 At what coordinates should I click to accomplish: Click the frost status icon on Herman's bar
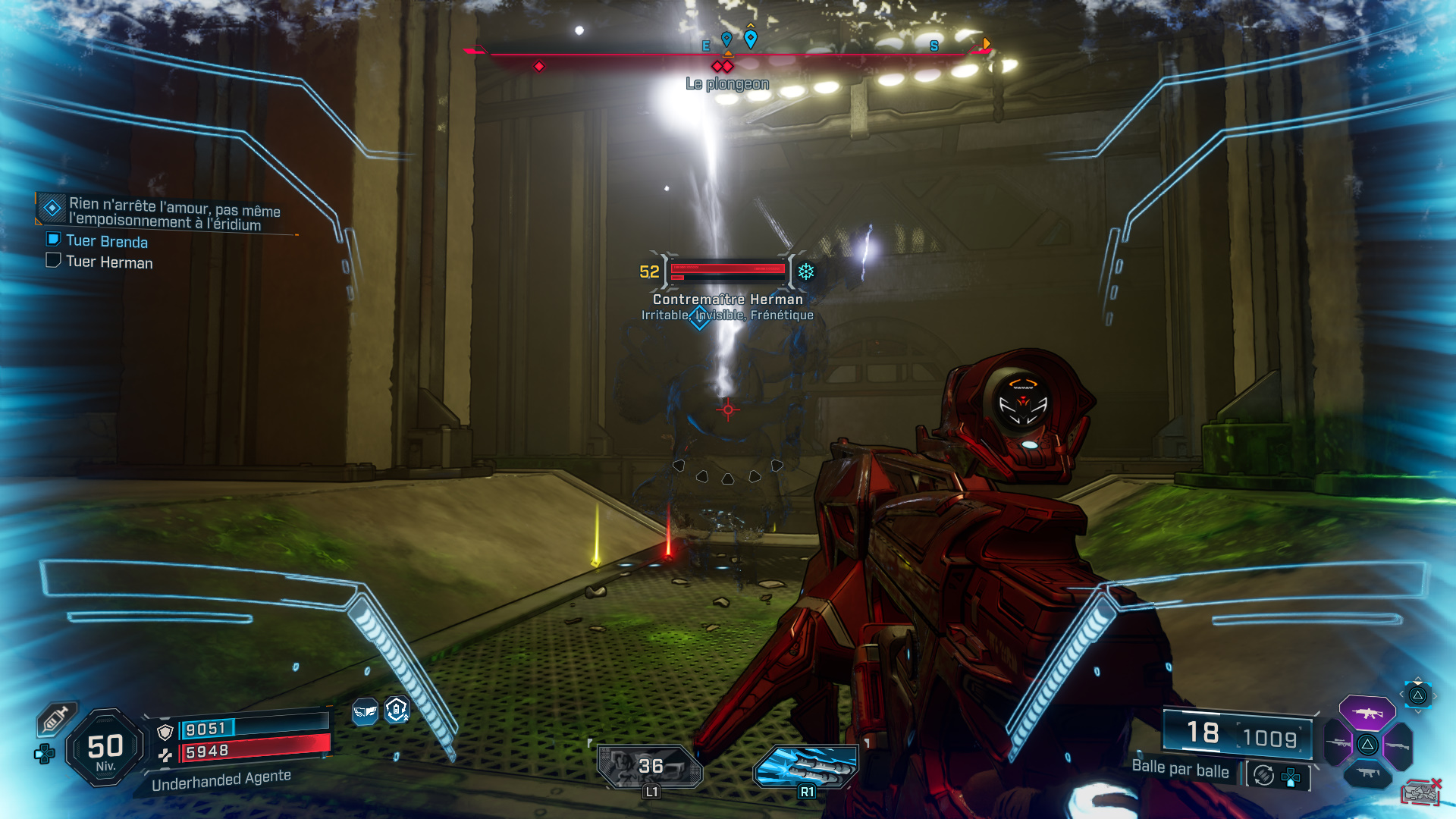[x=805, y=271]
